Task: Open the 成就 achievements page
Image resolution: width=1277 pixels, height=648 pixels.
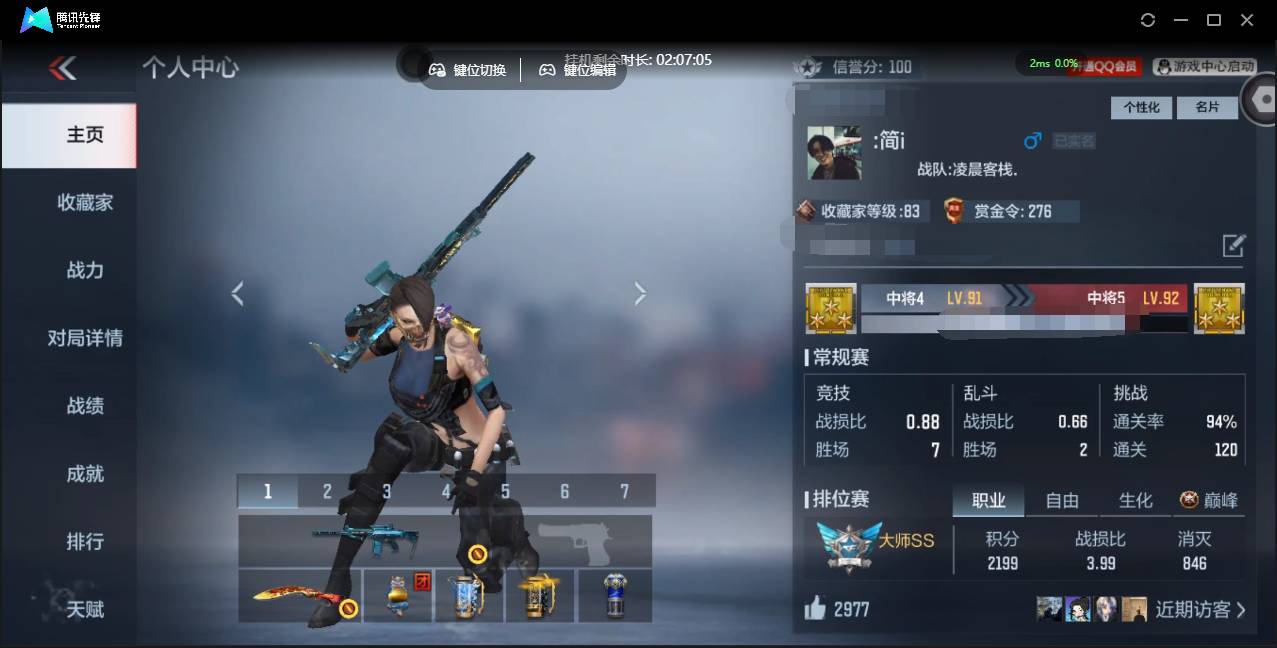Action: click(85, 474)
